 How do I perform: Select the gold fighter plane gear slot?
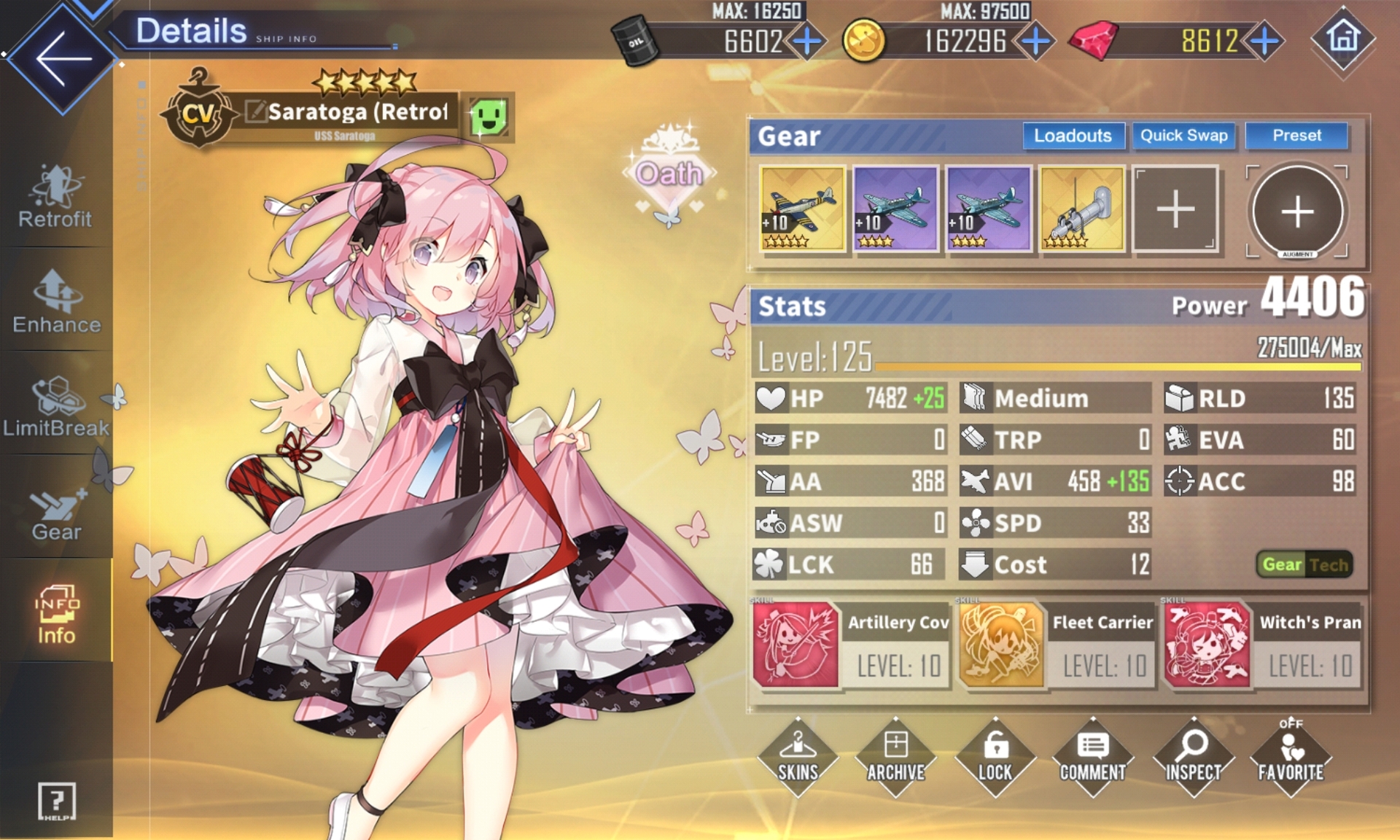(x=802, y=209)
